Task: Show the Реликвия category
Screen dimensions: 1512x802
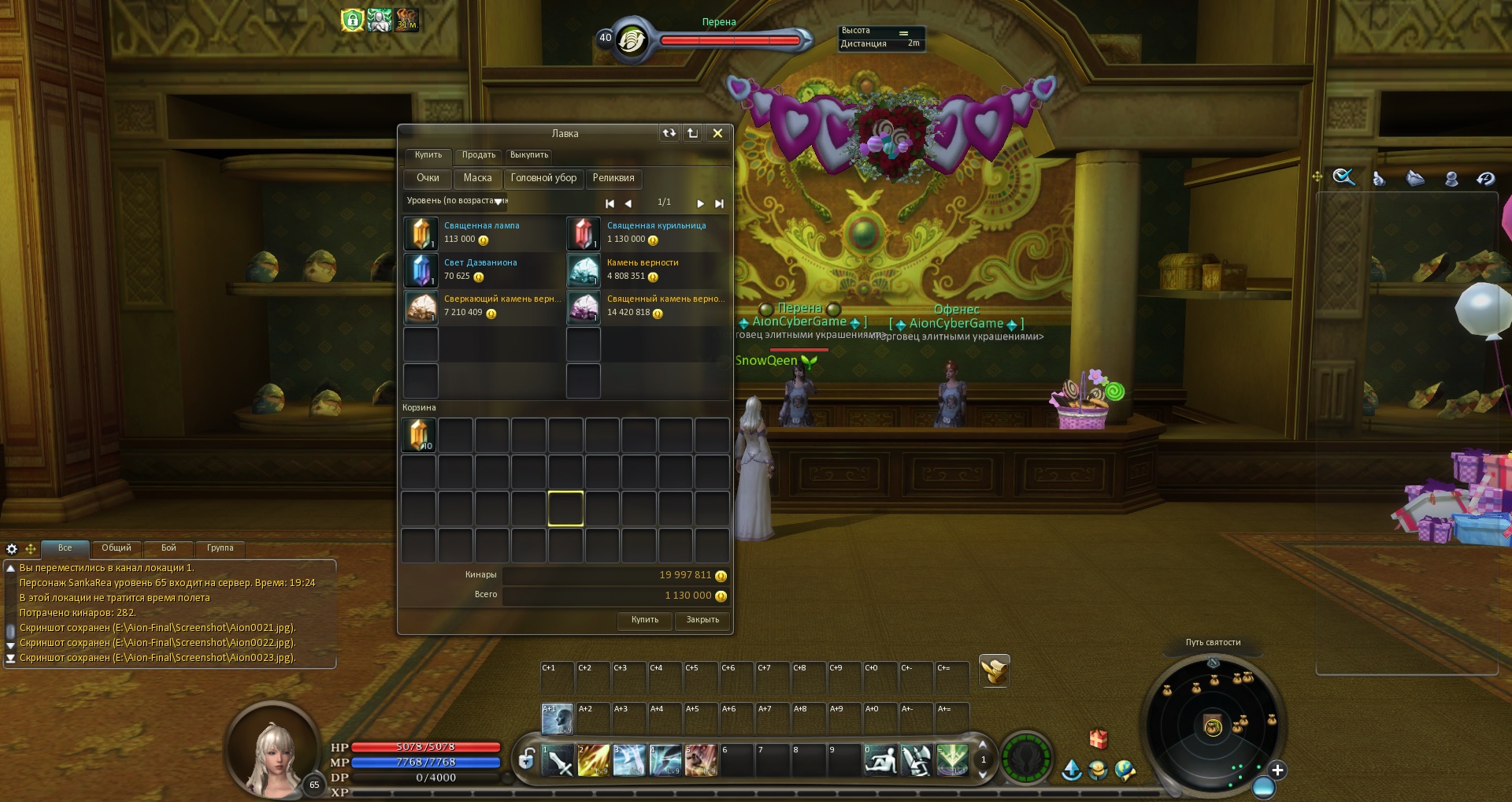Action: click(613, 178)
